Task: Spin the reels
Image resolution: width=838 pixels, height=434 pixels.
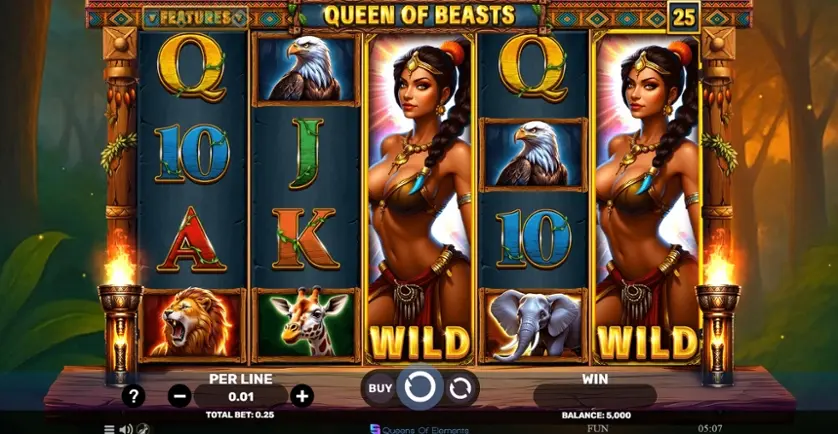Action: [x=419, y=387]
